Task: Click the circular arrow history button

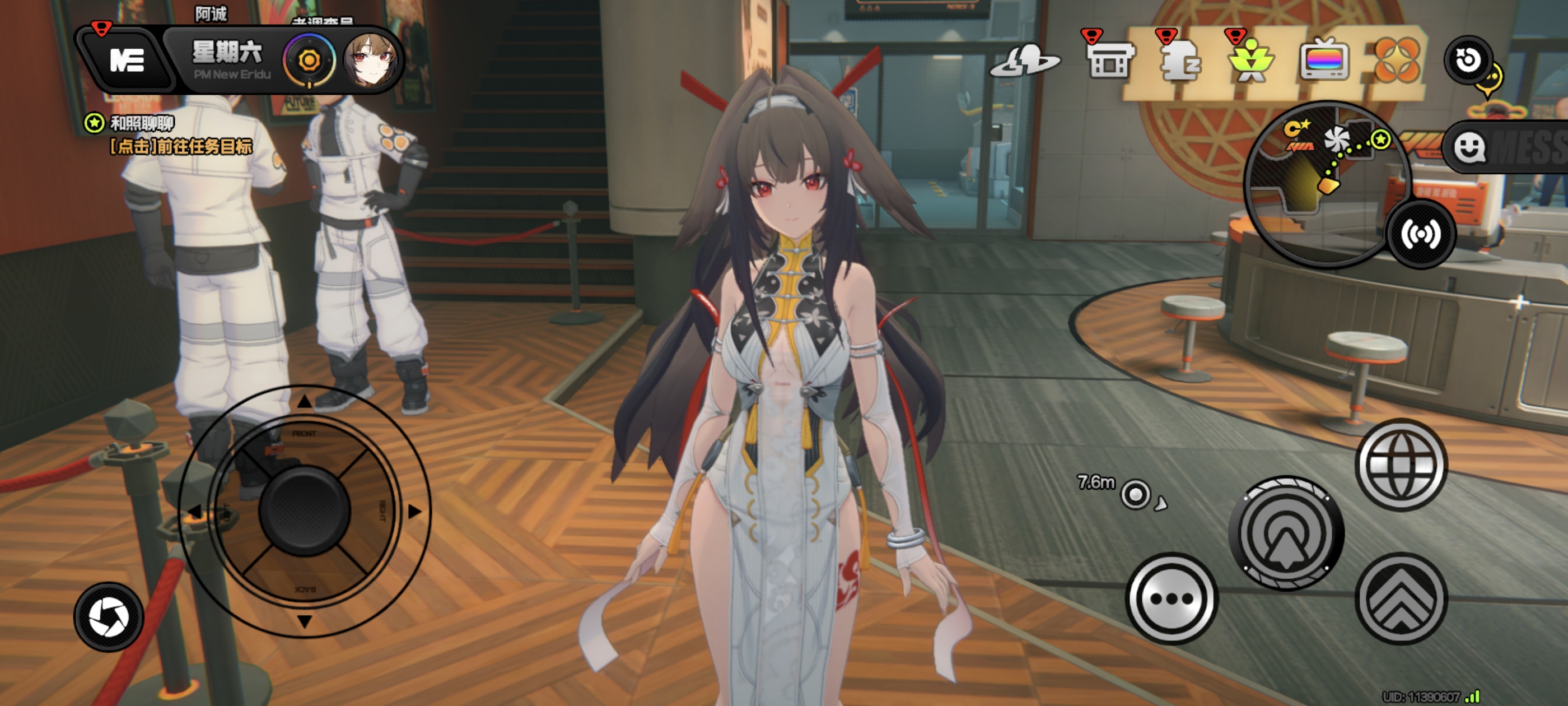Action: [1468, 60]
